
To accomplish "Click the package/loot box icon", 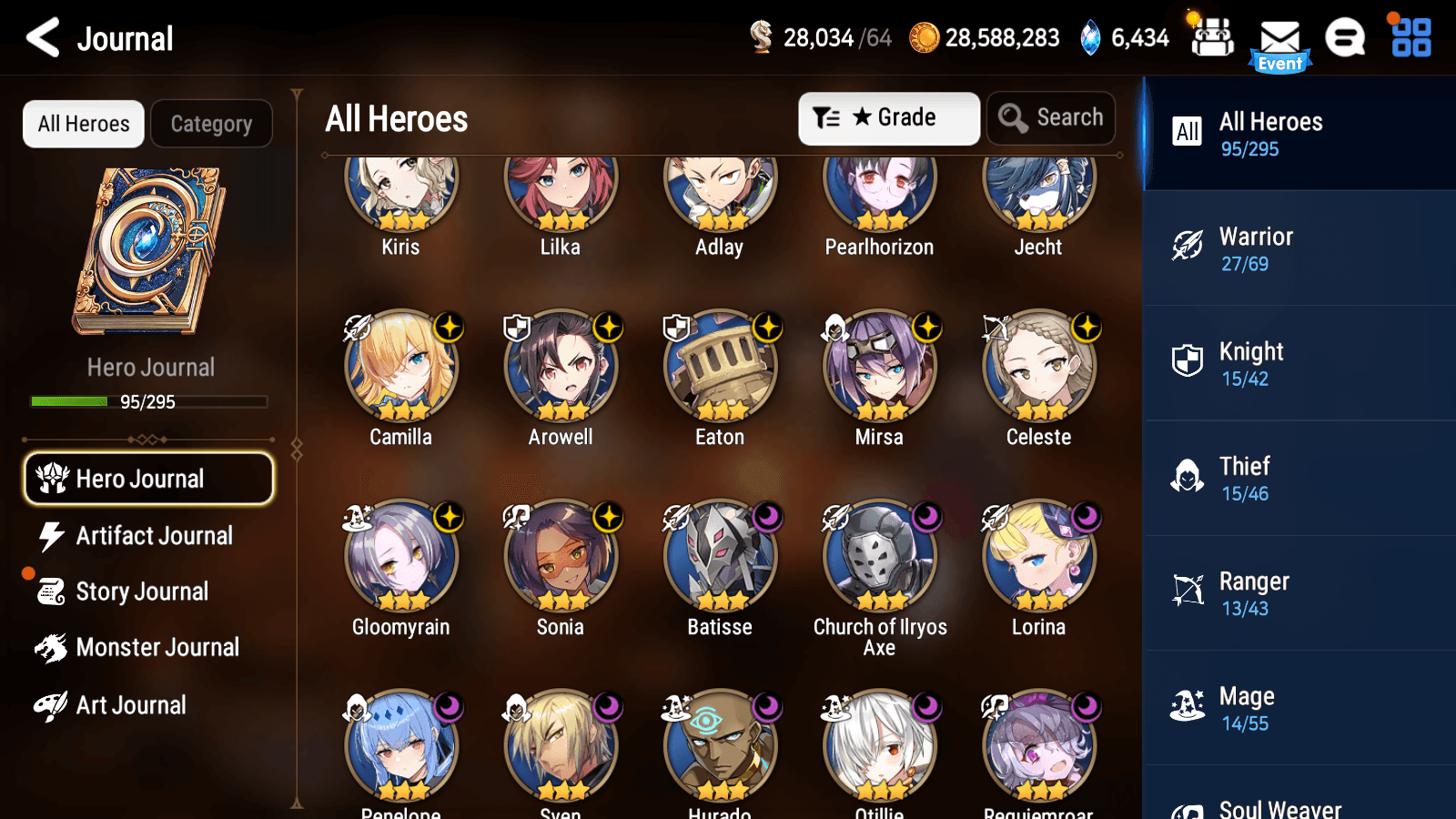I will (1212, 38).
